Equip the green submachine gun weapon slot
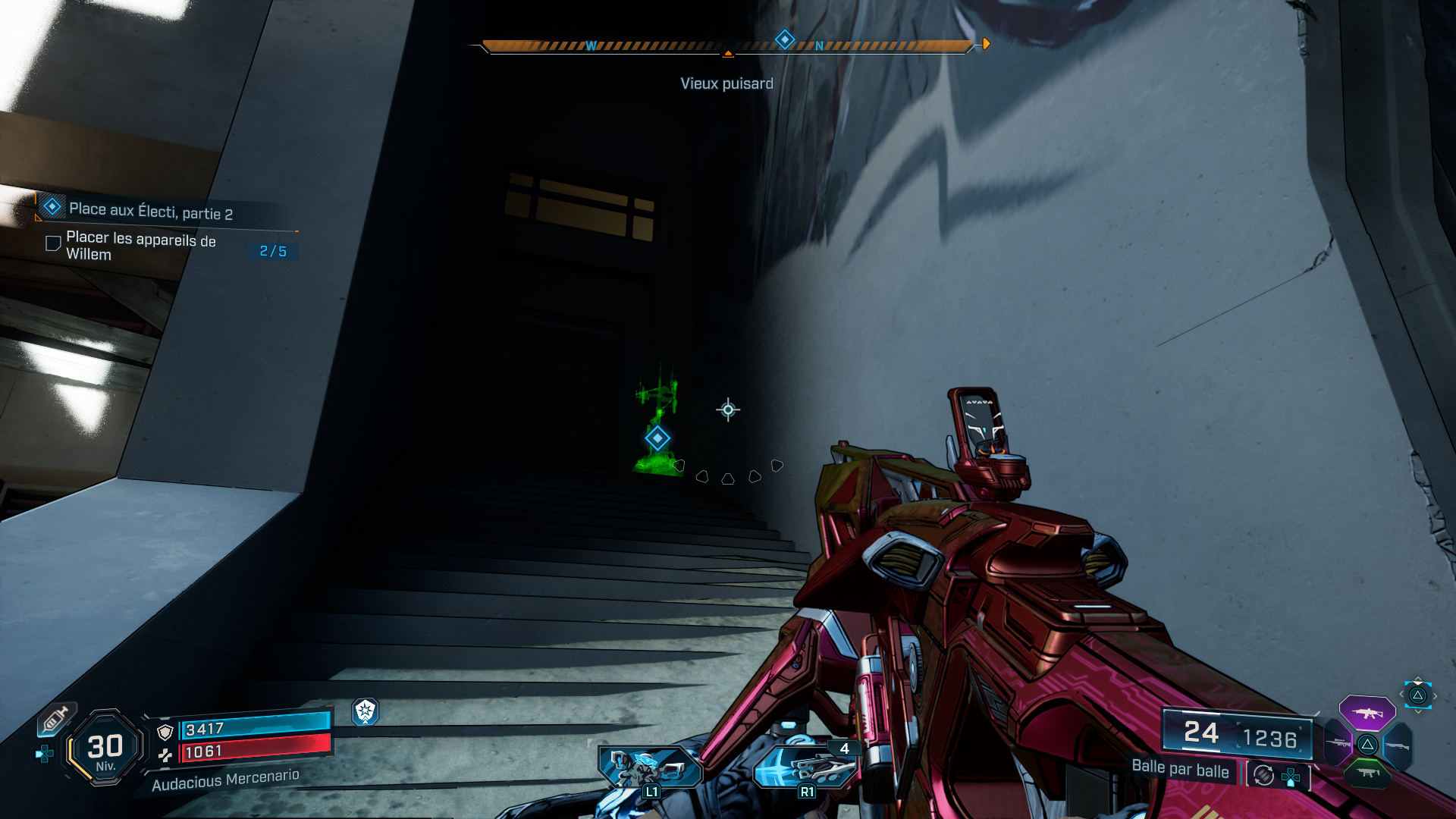This screenshot has height=819, width=1456. [x=1367, y=773]
